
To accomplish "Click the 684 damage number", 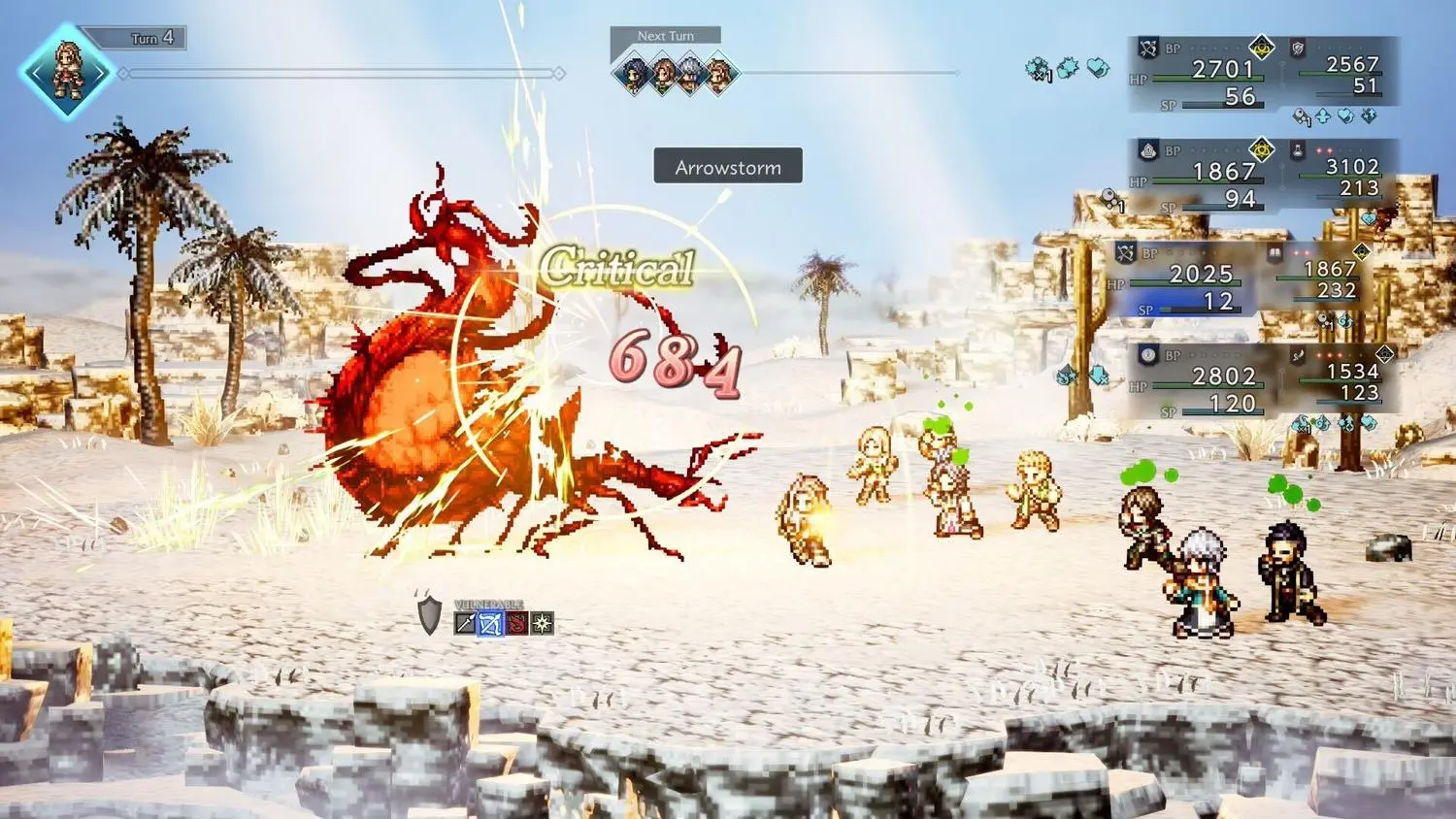I will [x=672, y=364].
